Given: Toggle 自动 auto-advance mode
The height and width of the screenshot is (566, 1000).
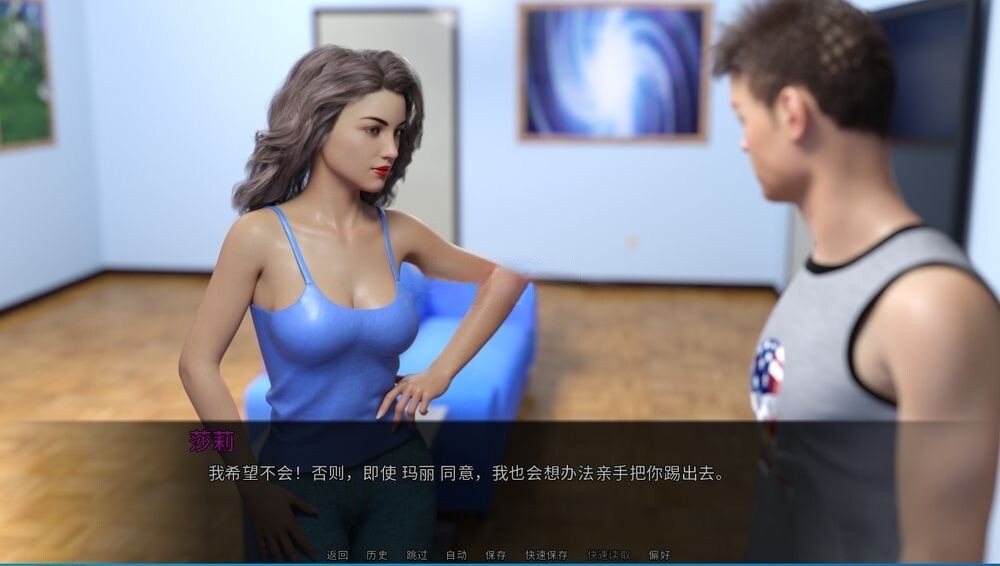Looking at the screenshot, I should click(x=456, y=555).
